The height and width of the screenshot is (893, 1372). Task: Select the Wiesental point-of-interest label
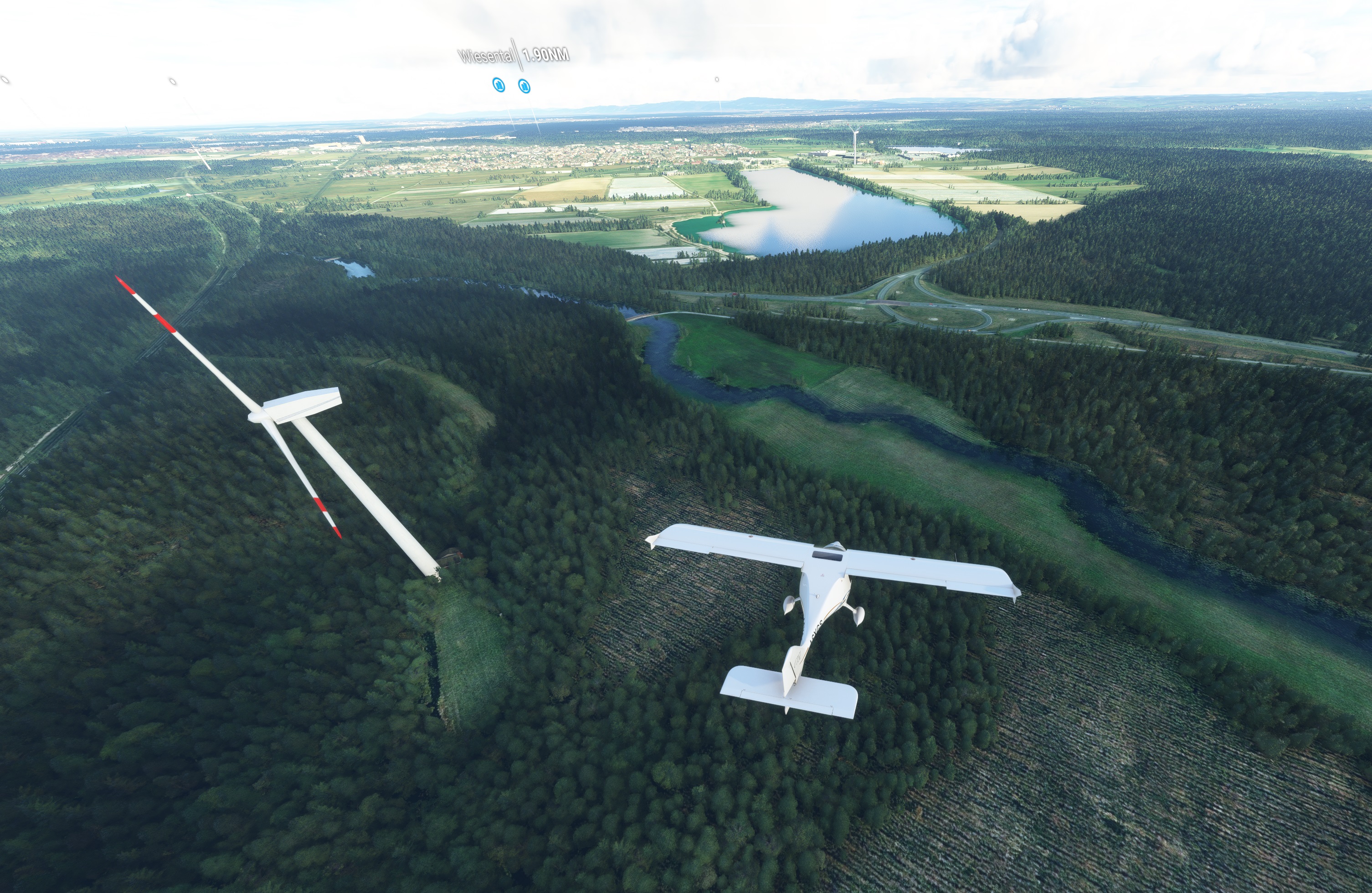click(x=487, y=56)
